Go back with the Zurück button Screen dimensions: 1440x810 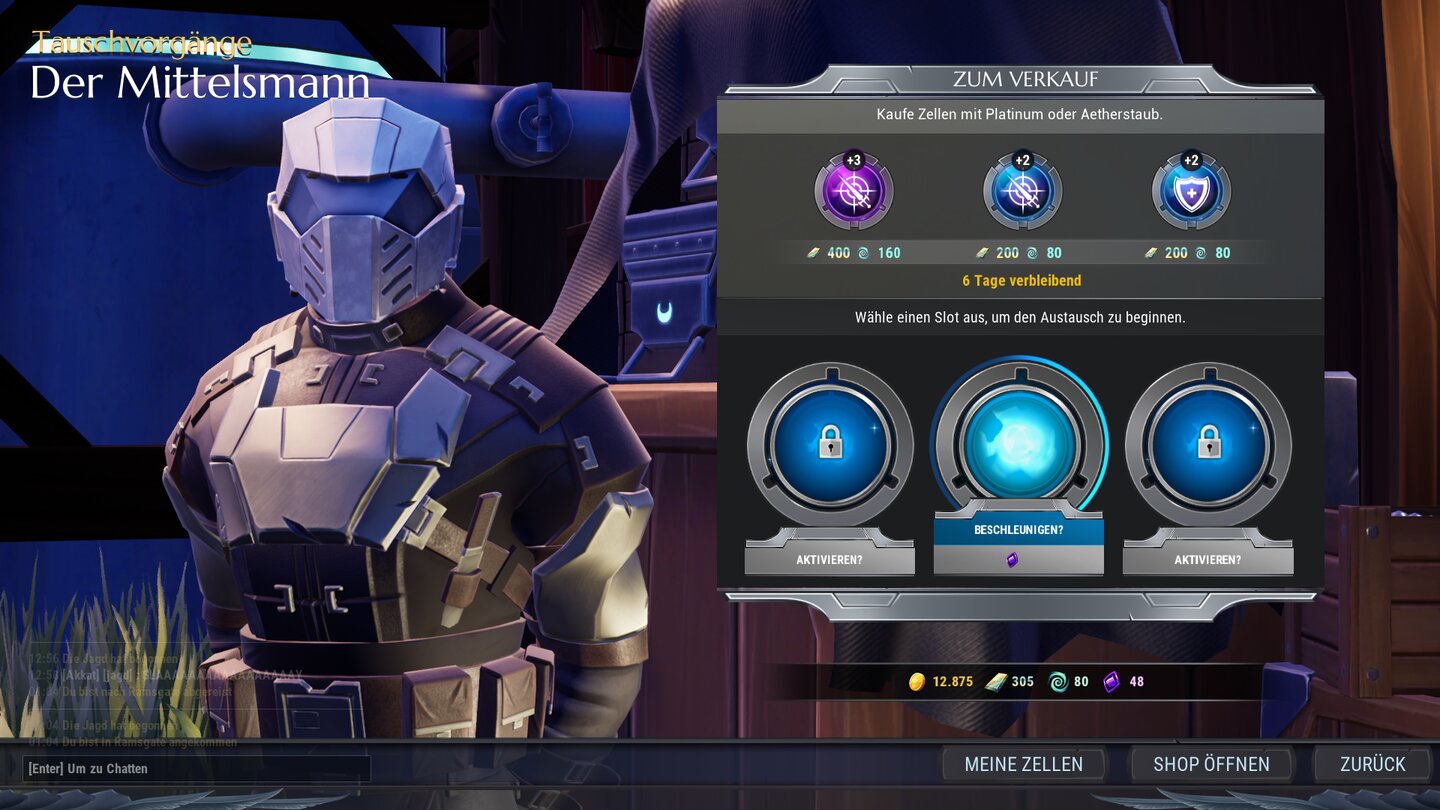point(1372,764)
